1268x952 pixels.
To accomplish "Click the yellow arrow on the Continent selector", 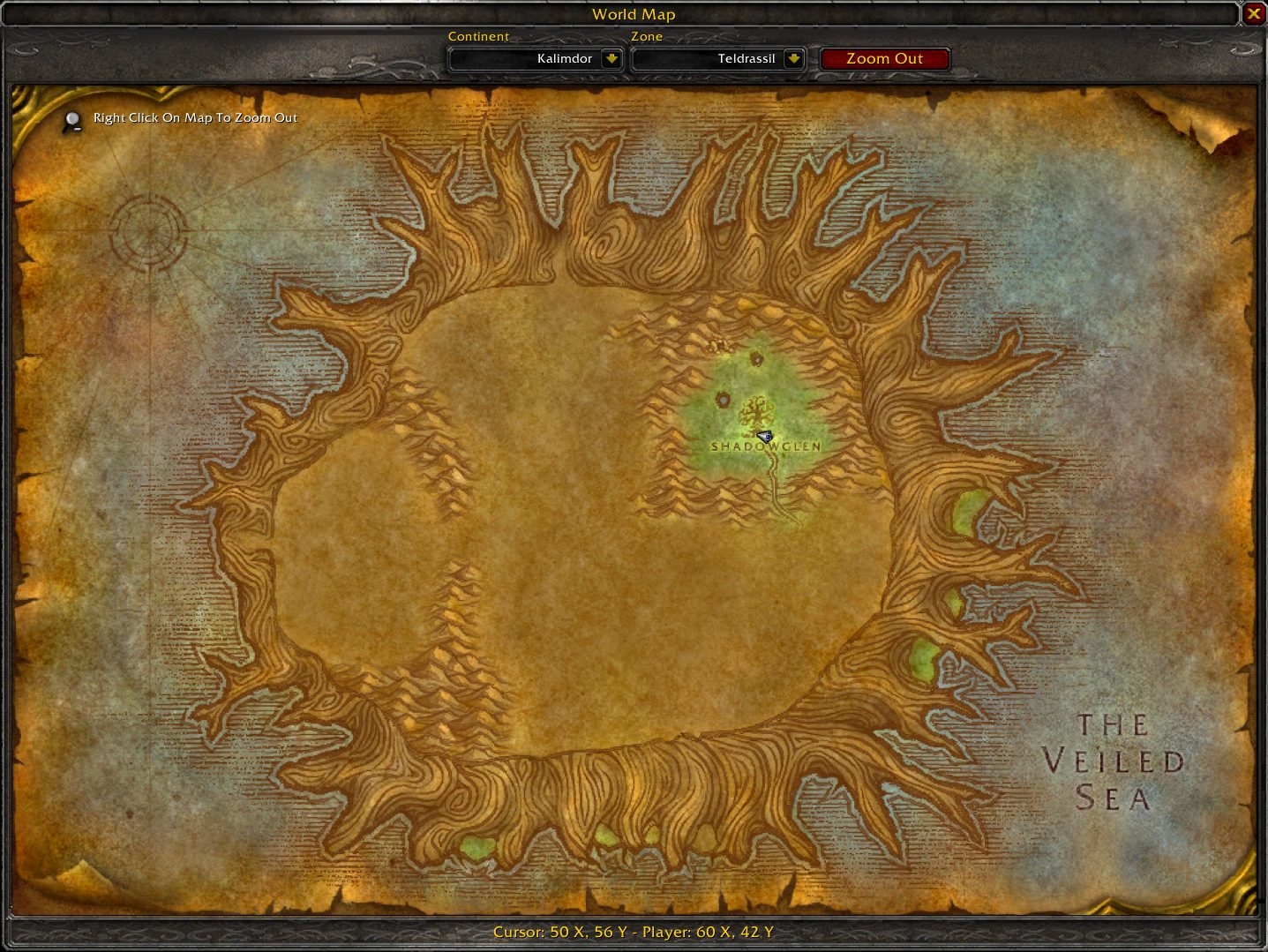I will coord(612,58).
